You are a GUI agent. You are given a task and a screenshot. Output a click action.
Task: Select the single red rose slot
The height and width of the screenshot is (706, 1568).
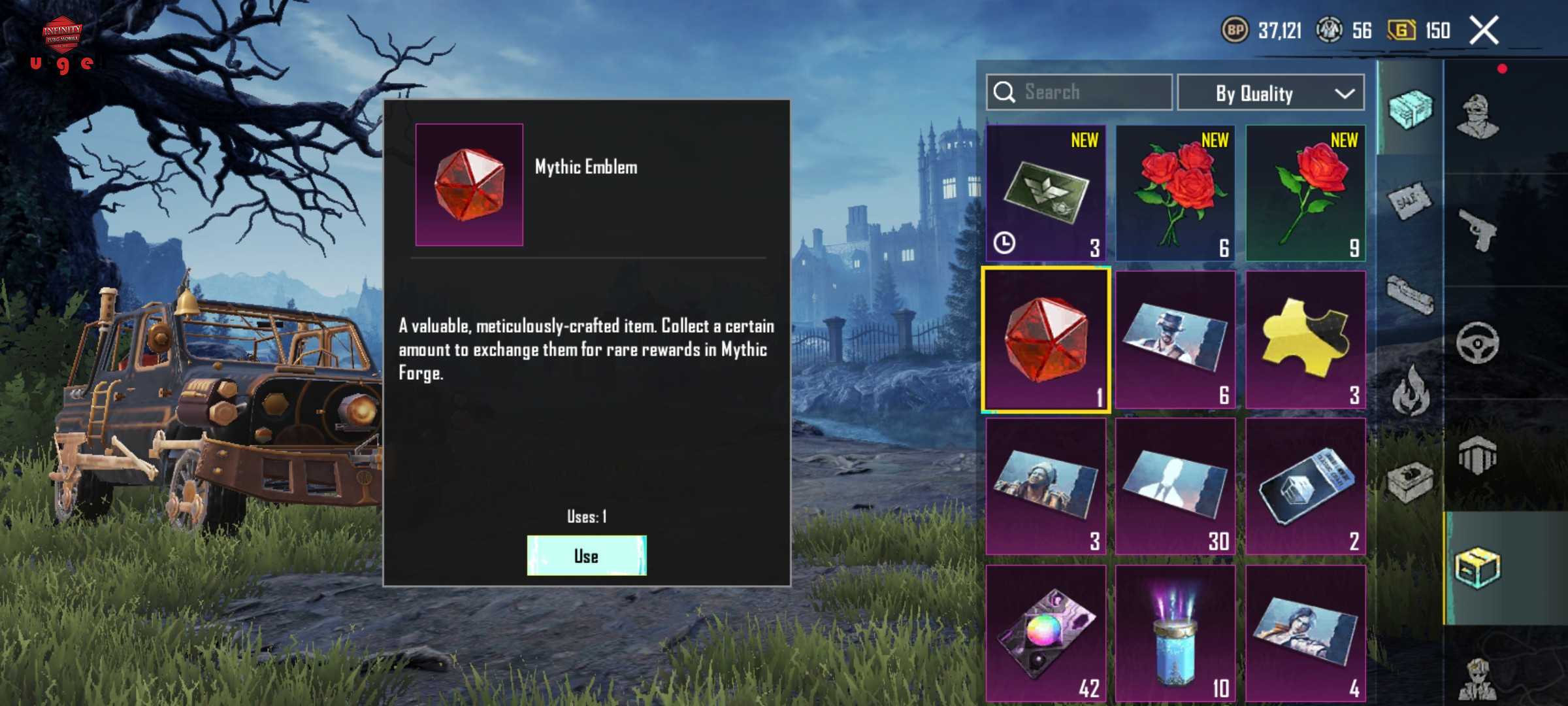tap(1305, 193)
